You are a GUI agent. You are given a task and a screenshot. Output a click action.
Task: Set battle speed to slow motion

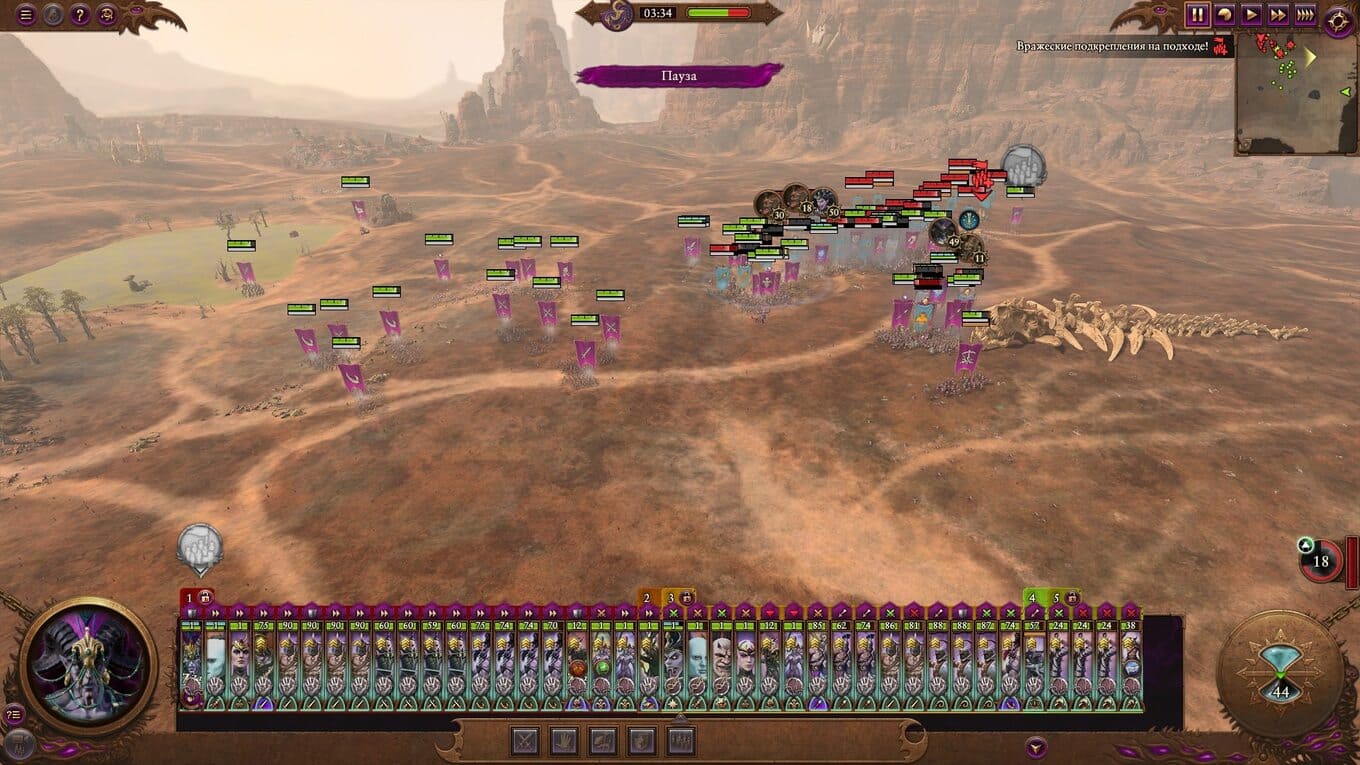click(x=1224, y=15)
